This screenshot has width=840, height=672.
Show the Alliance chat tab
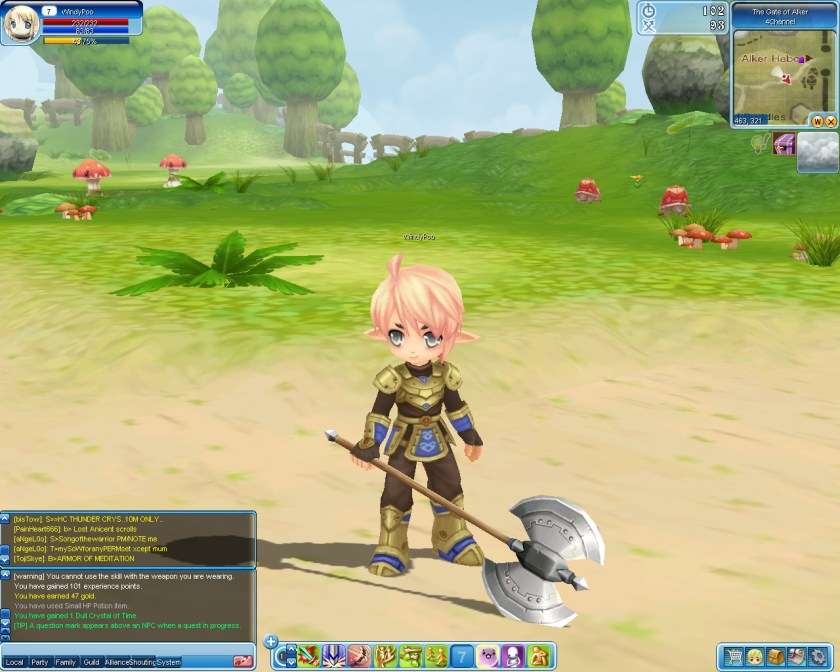tap(117, 662)
